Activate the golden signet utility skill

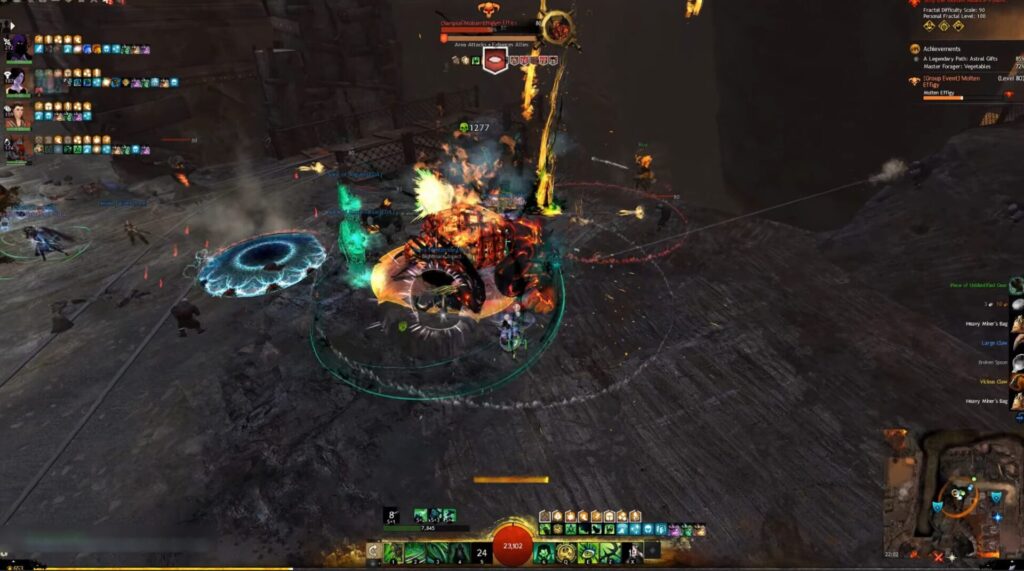click(568, 552)
